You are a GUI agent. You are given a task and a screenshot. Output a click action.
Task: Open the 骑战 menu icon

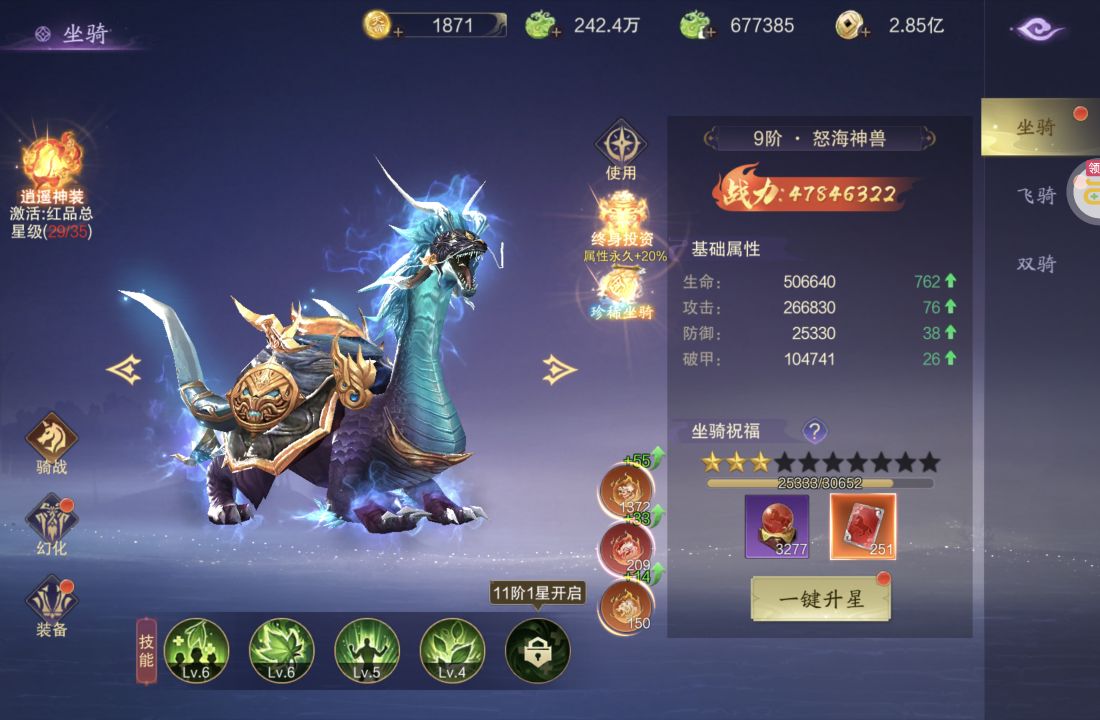pyautogui.click(x=52, y=438)
